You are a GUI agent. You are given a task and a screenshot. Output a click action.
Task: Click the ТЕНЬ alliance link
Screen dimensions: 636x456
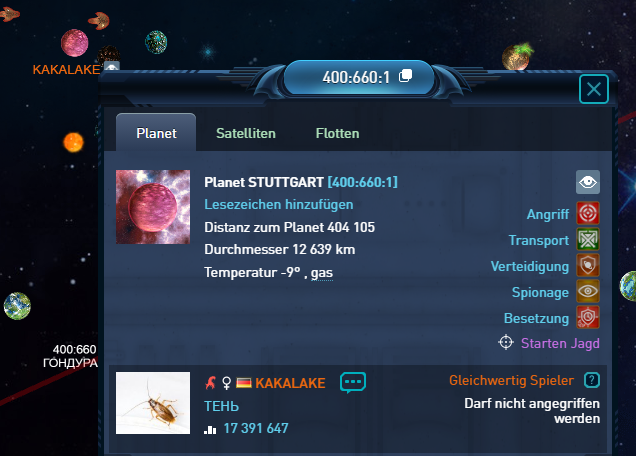[222, 406]
